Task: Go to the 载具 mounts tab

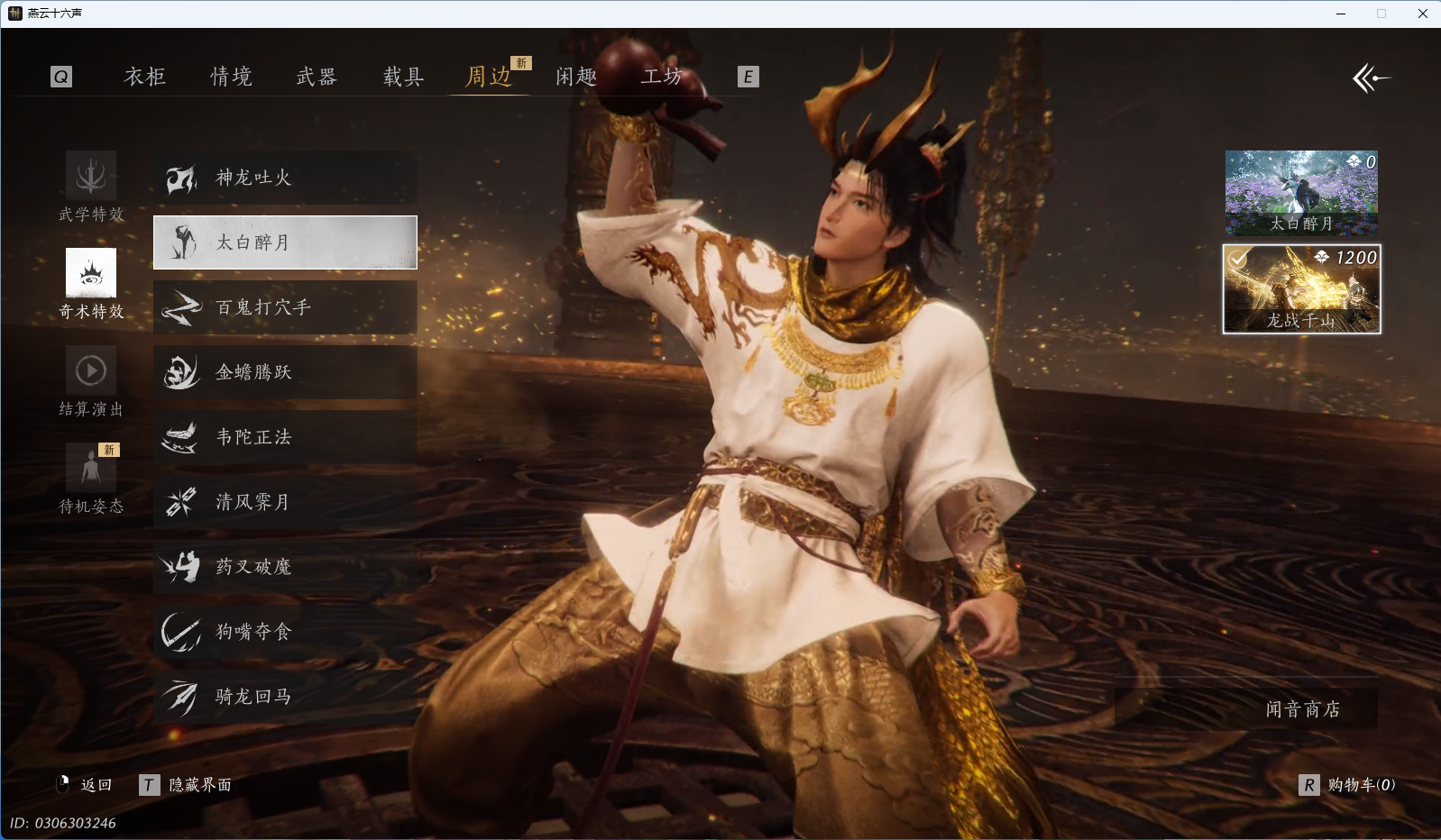Action: [403, 77]
